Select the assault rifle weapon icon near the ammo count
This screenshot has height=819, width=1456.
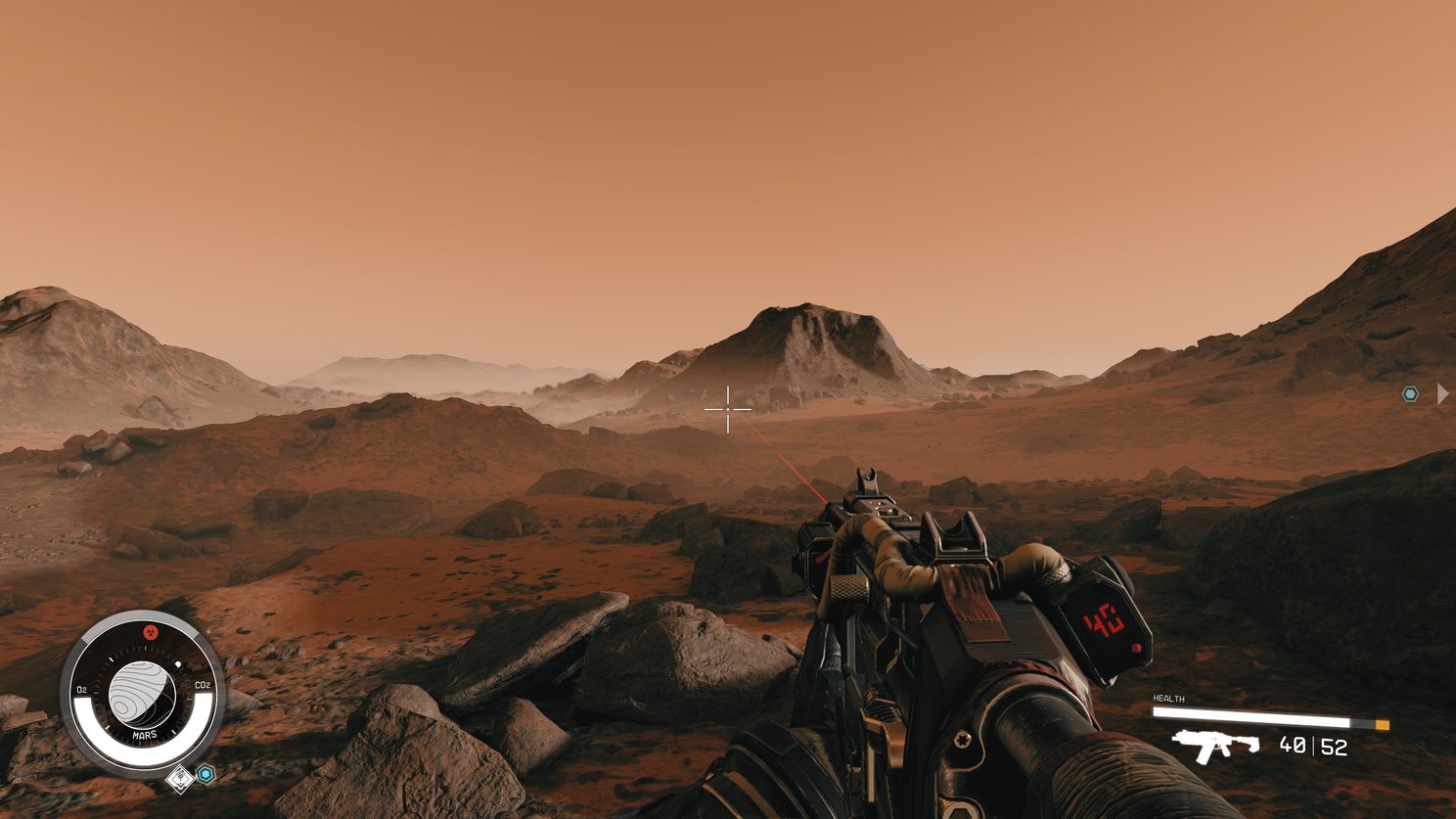1214,746
